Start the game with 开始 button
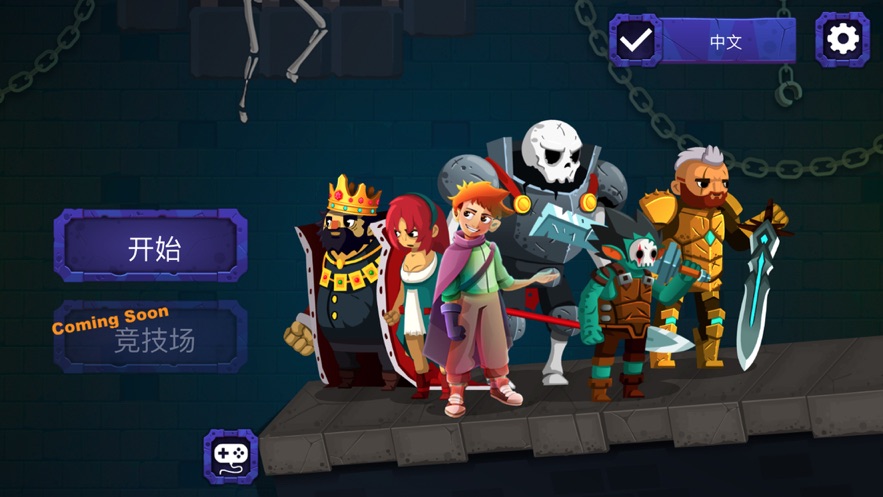This screenshot has width=883, height=497. (150, 246)
